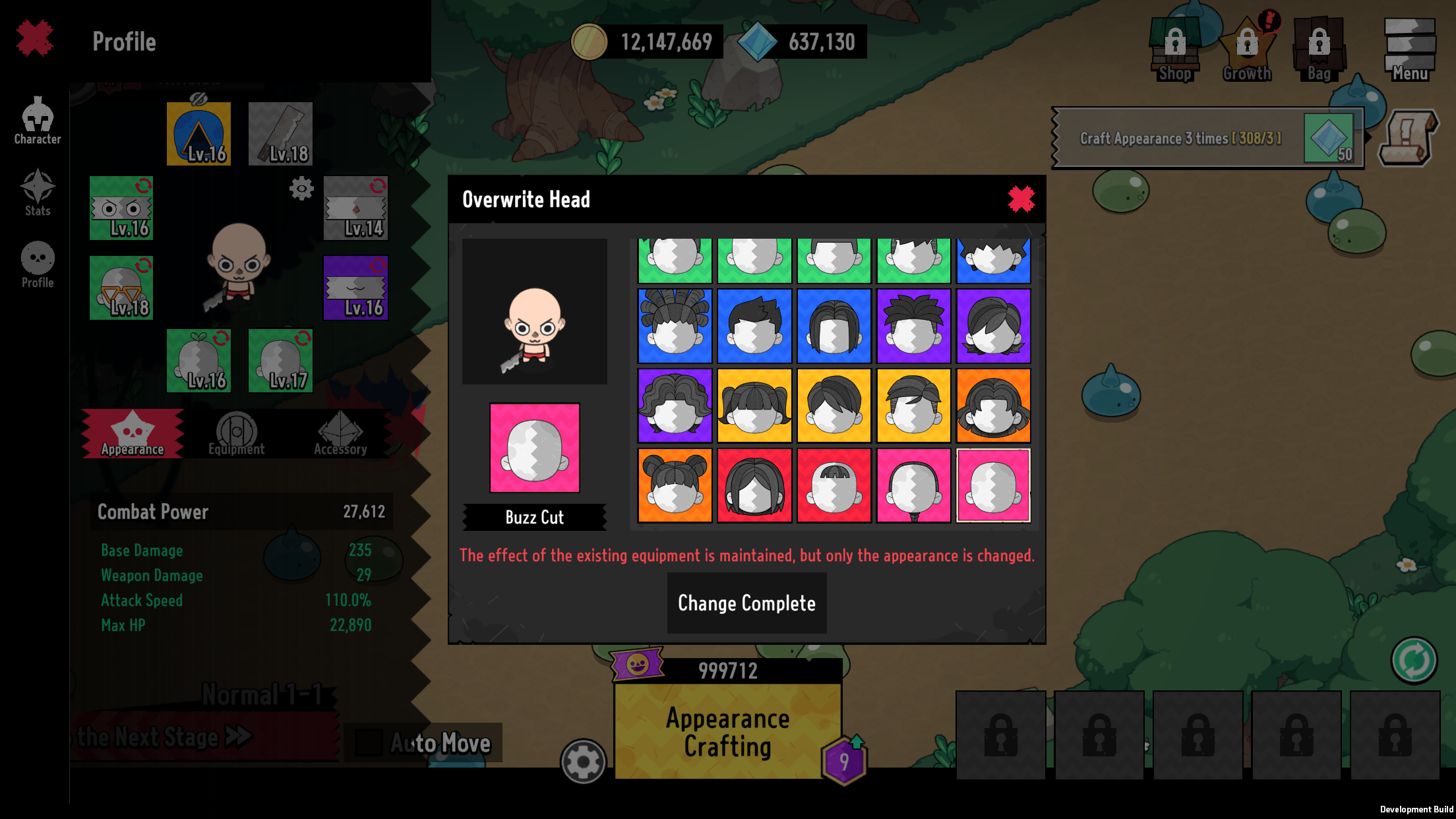Click the Change Complete button
1456x819 pixels.
click(746, 603)
